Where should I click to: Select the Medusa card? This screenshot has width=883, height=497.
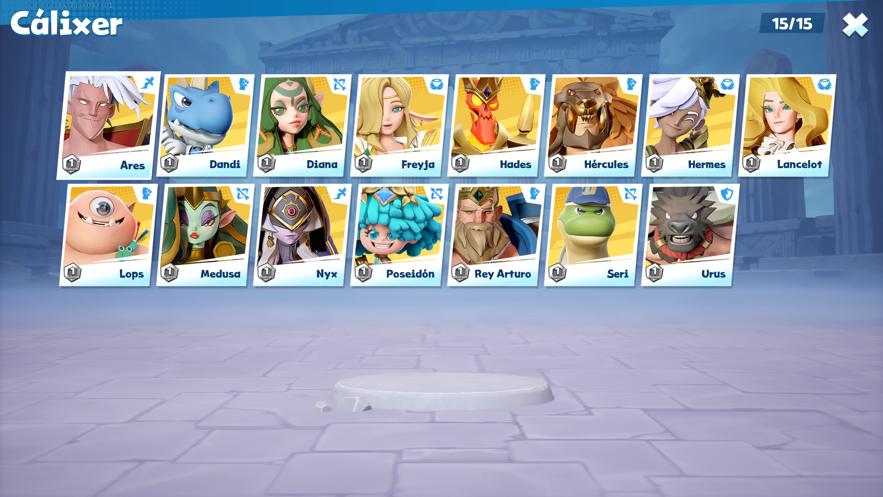click(x=205, y=234)
